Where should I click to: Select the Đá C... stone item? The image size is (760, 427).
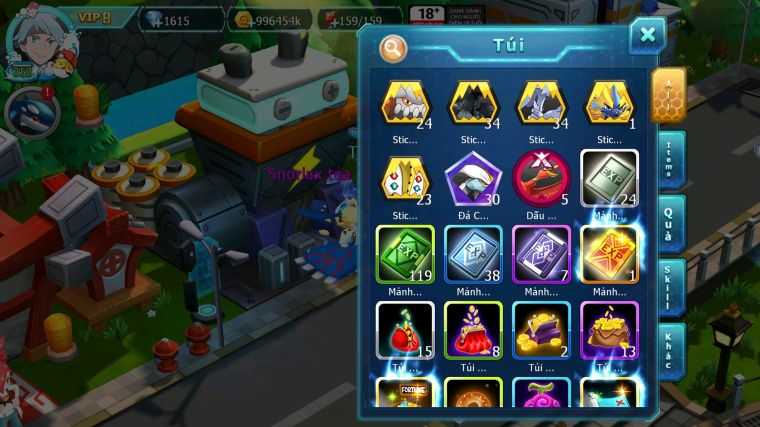473,178
